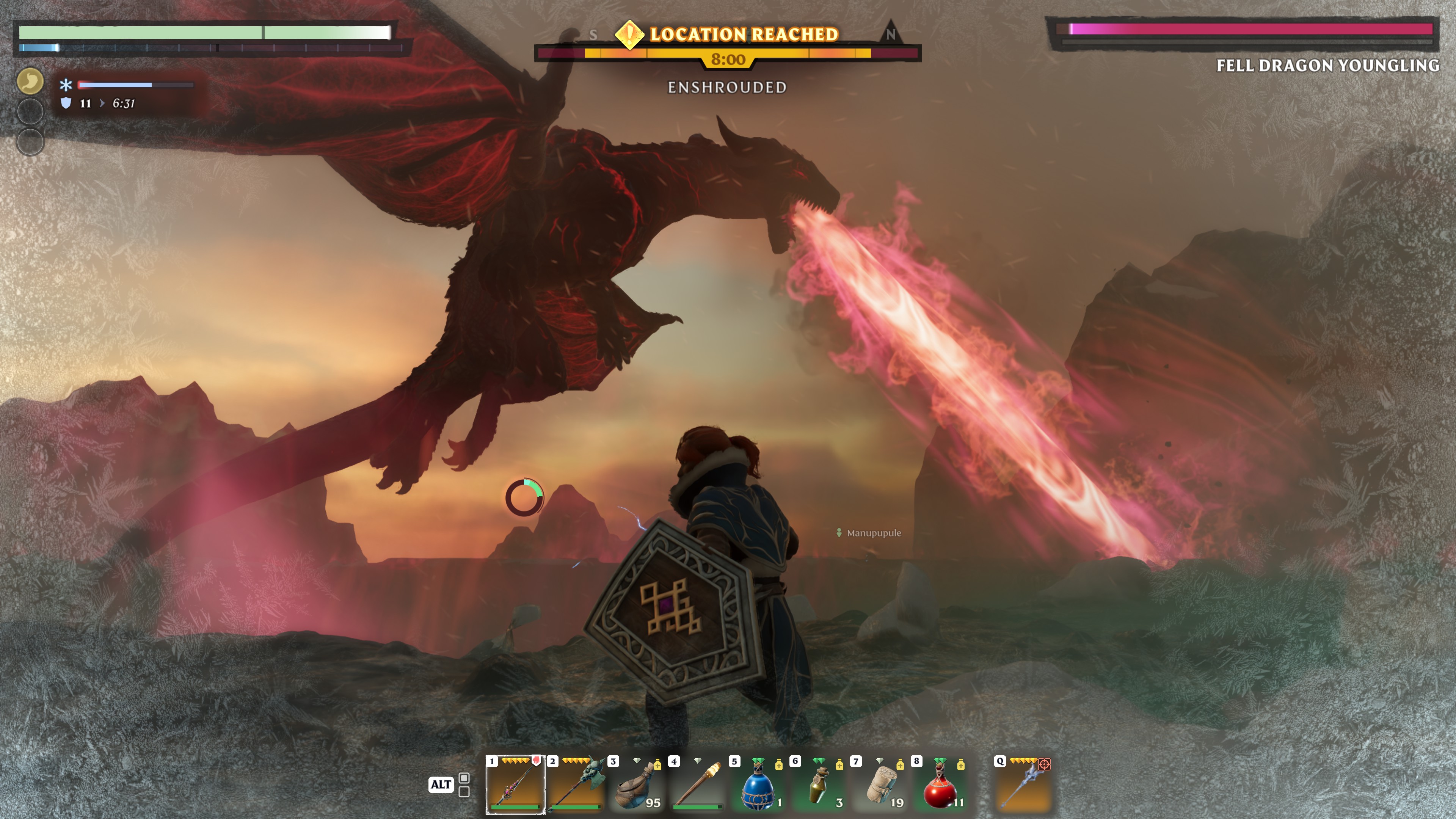Viewport: 1456px width, 819px height.
Task: Apply the bandage roll in slot 7
Action: 880,785
